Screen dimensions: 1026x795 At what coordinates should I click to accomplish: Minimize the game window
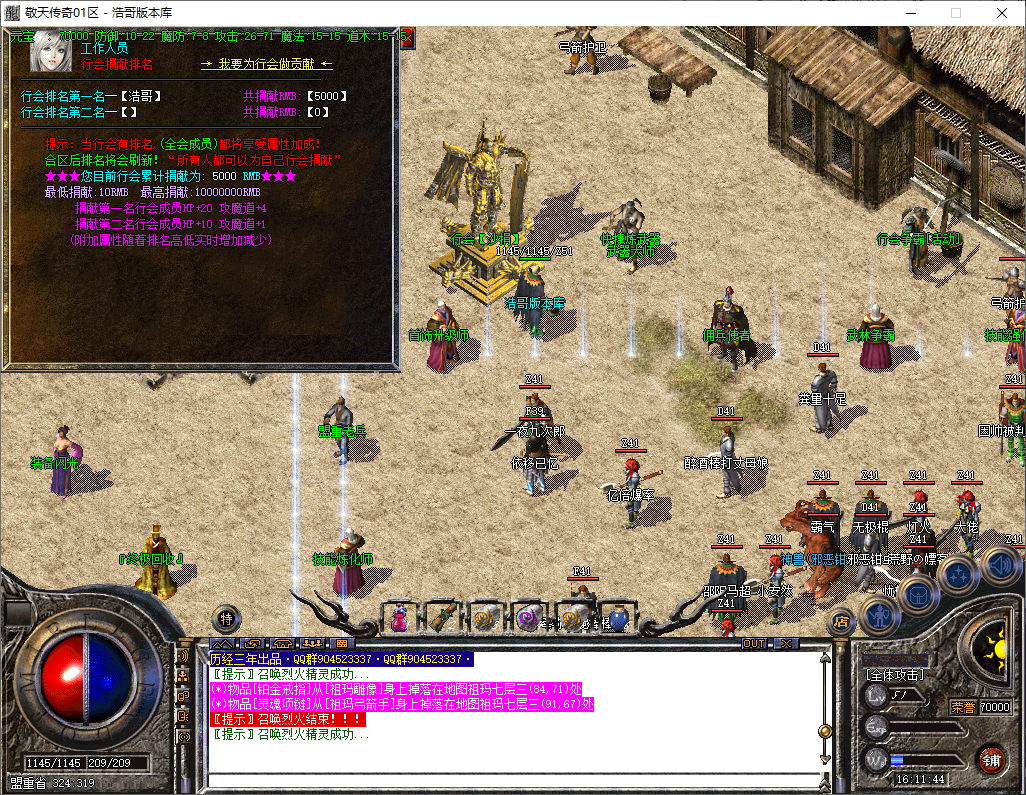(909, 13)
